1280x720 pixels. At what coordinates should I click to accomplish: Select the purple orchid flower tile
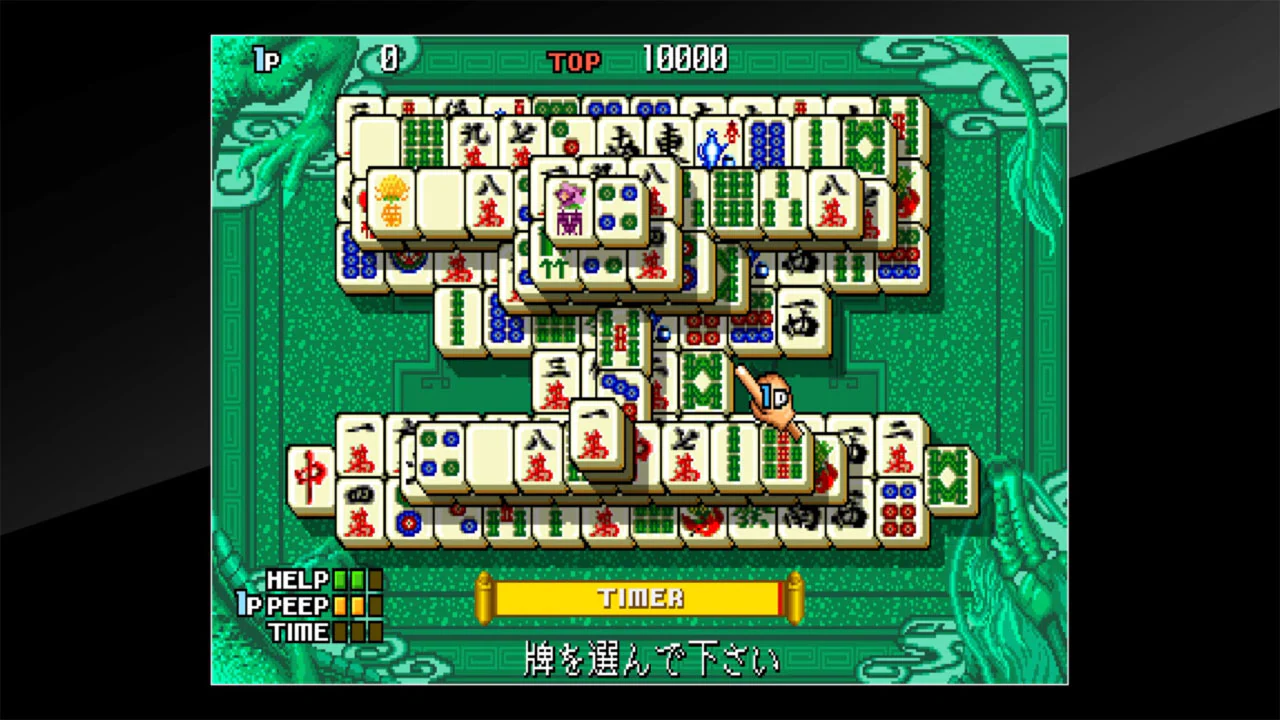pyautogui.click(x=567, y=209)
